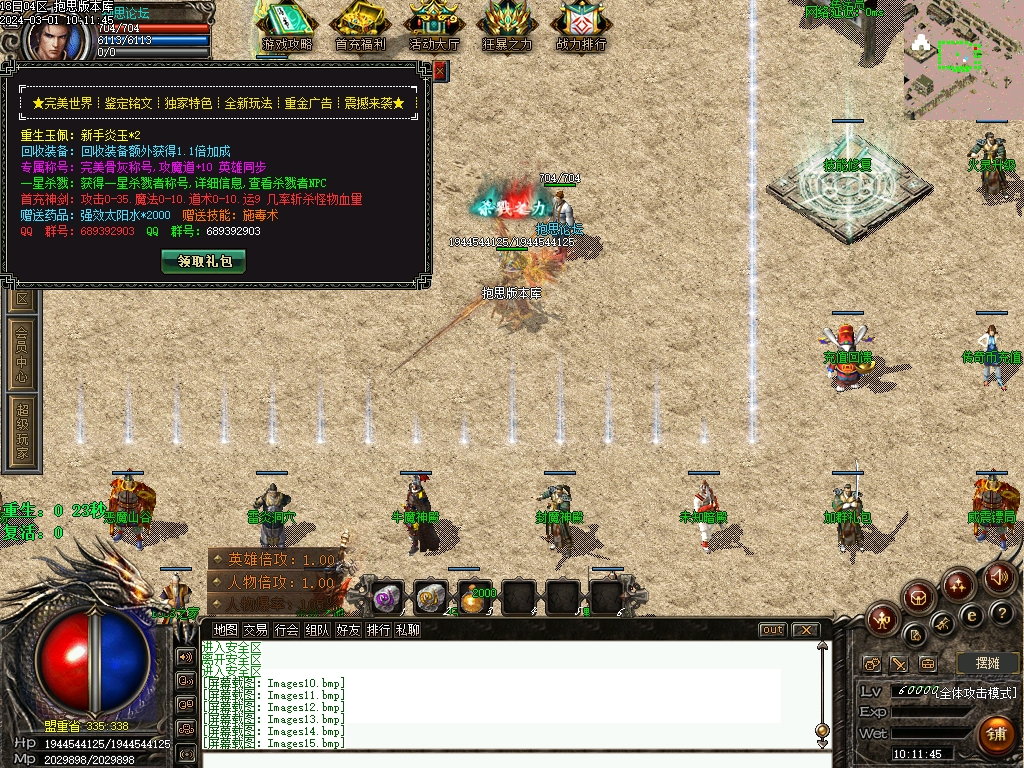Select the 狂暴之力 berserk power icon
The width and height of the screenshot is (1024, 768).
point(507,26)
